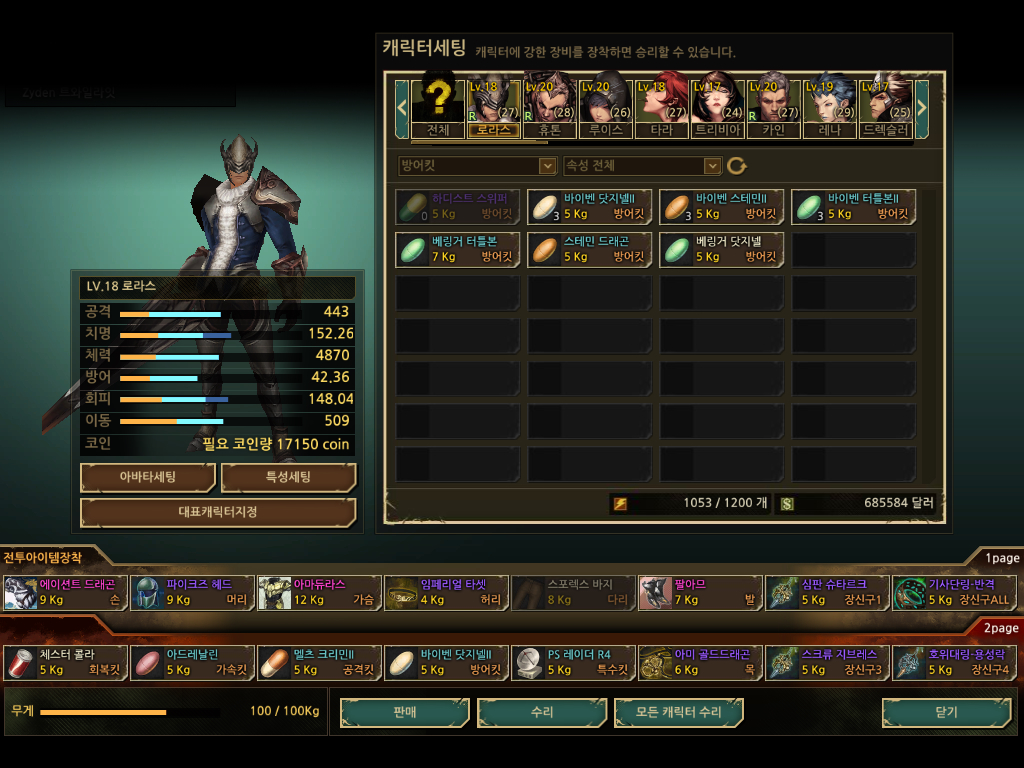Select the 휴톤 character portrait
The image size is (1024, 768).
pyautogui.click(x=550, y=104)
